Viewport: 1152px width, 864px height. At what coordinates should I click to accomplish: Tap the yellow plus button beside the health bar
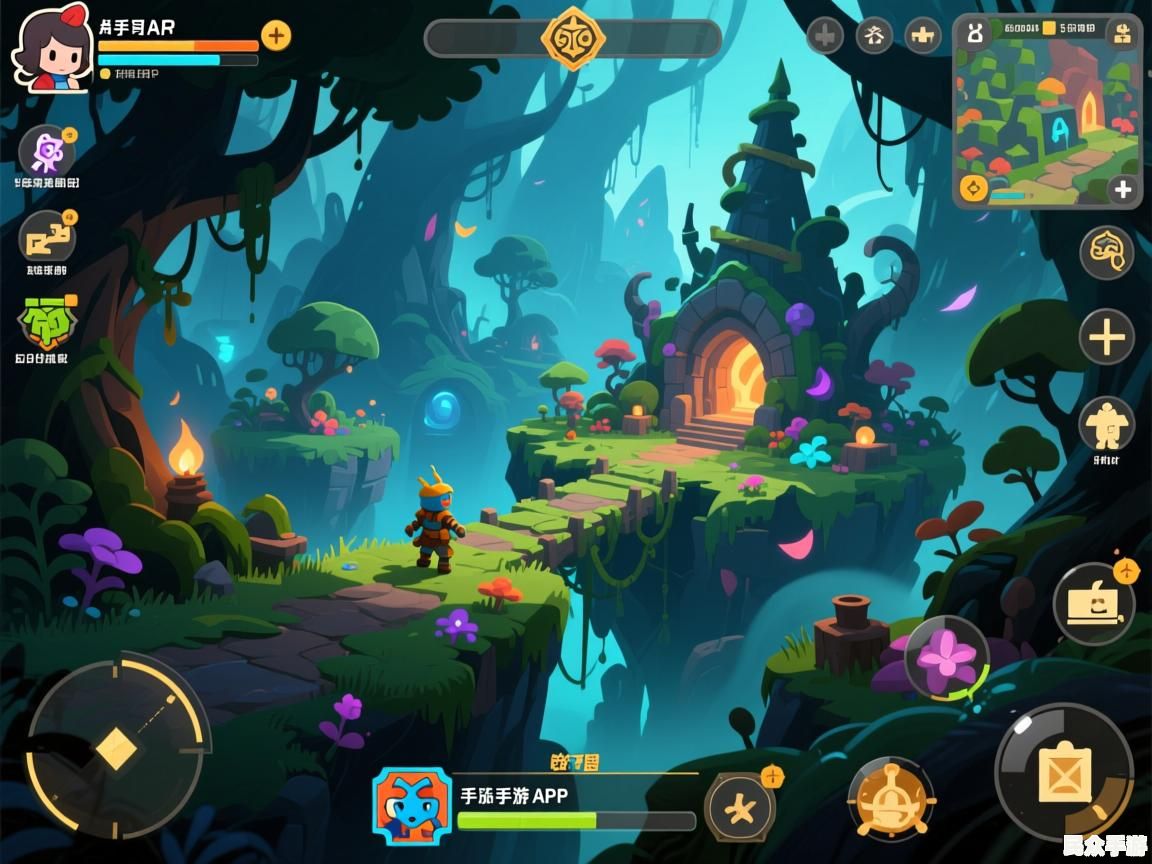pyautogui.click(x=276, y=36)
